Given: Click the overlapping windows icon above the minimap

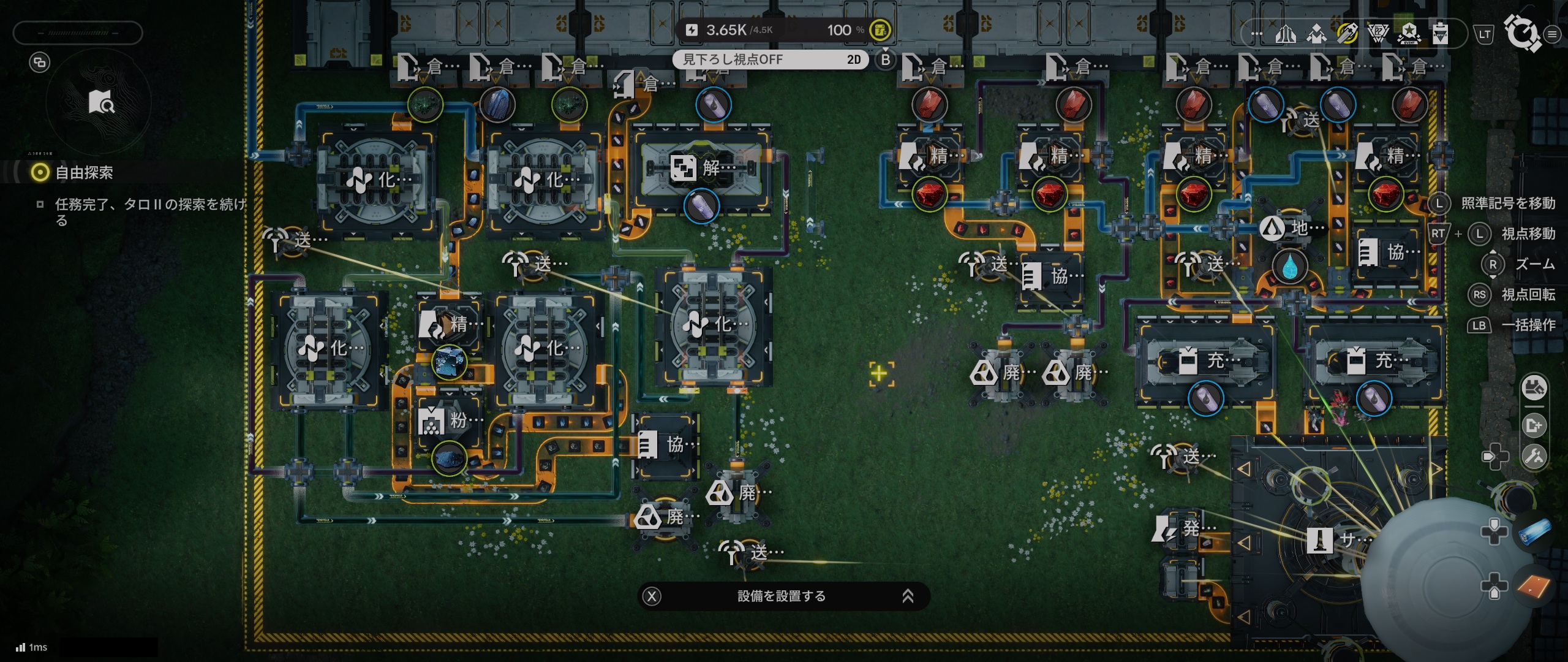Looking at the screenshot, I should [x=40, y=62].
